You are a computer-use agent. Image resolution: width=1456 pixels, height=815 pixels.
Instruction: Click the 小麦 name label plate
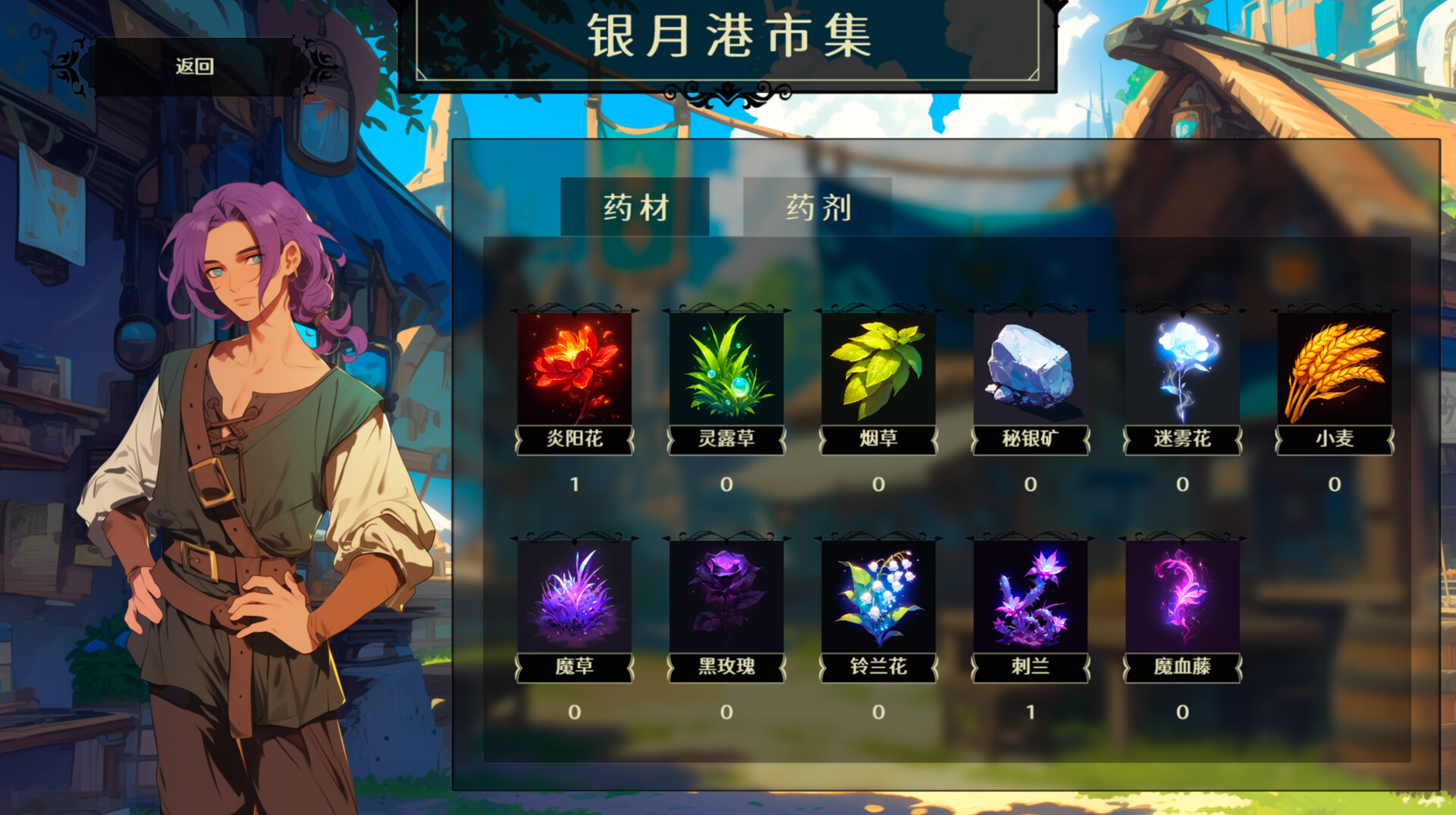pyautogui.click(x=1333, y=440)
